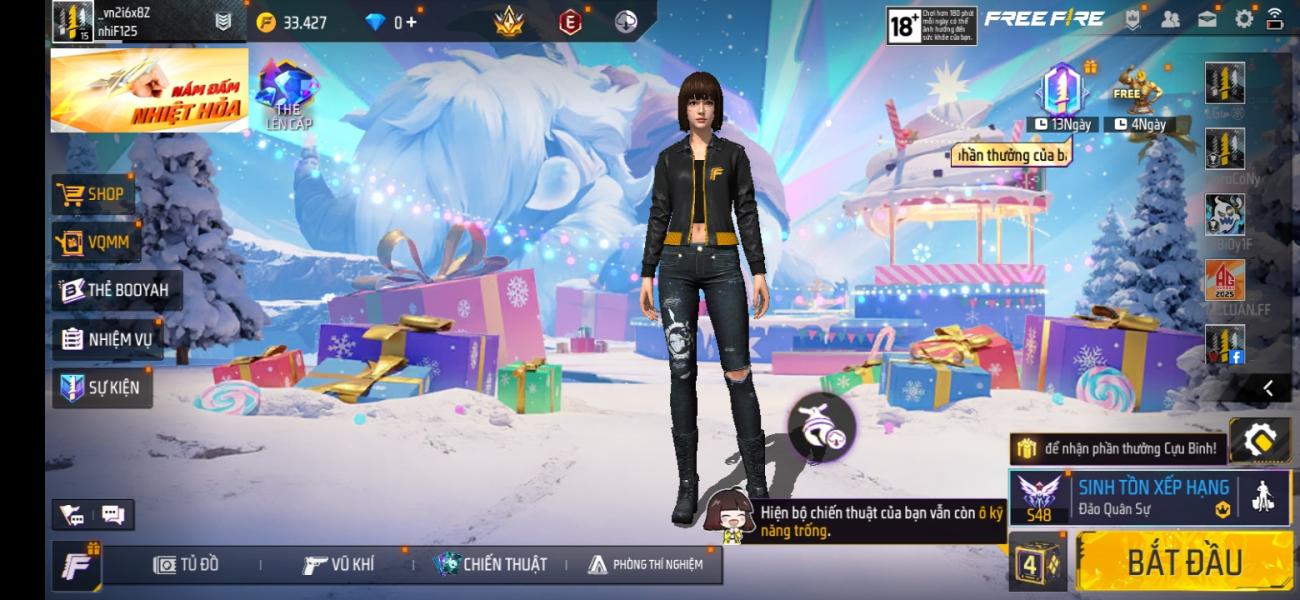Open PHÒNG THÍ NGHIỆM lab tab

coord(645,565)
